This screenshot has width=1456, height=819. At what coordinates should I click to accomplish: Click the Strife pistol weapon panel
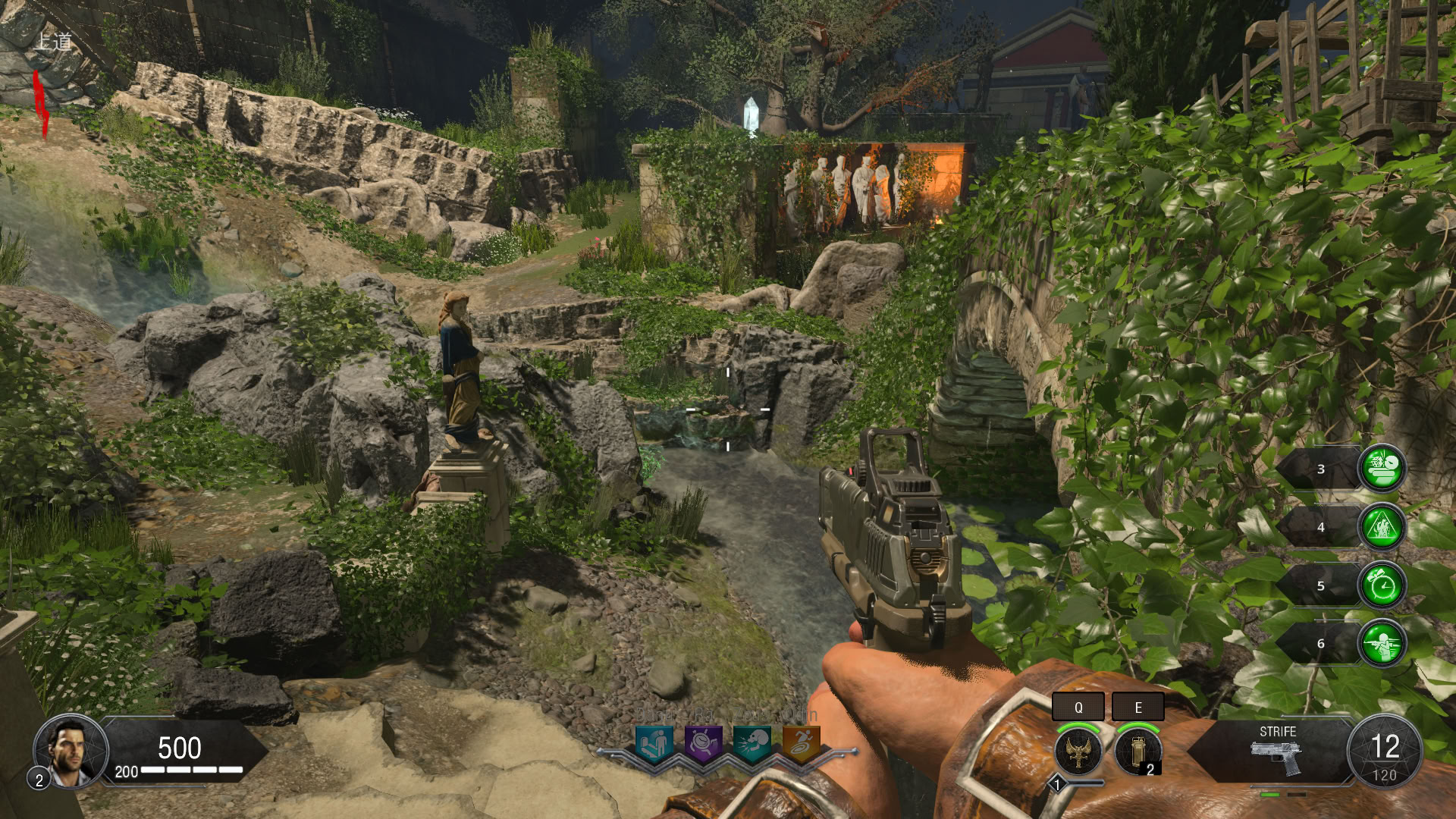pos(1276,751)
